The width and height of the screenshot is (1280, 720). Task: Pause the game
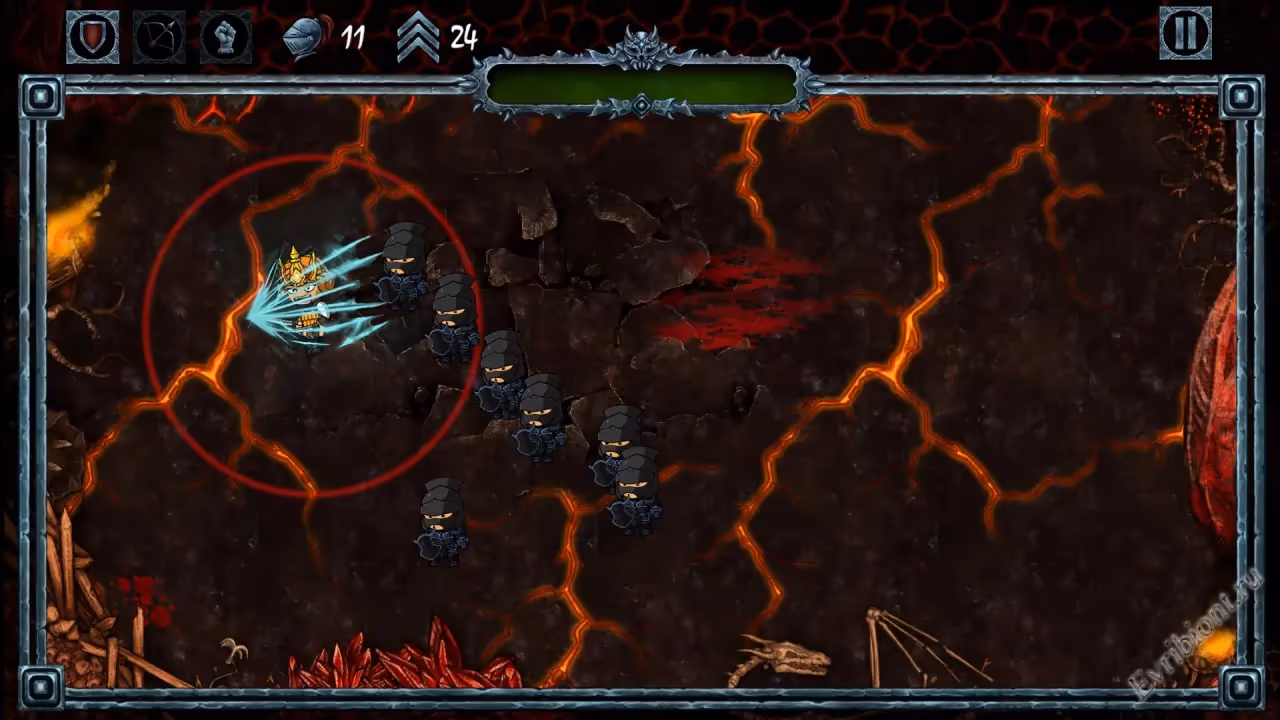click(x=1185, y=33)
